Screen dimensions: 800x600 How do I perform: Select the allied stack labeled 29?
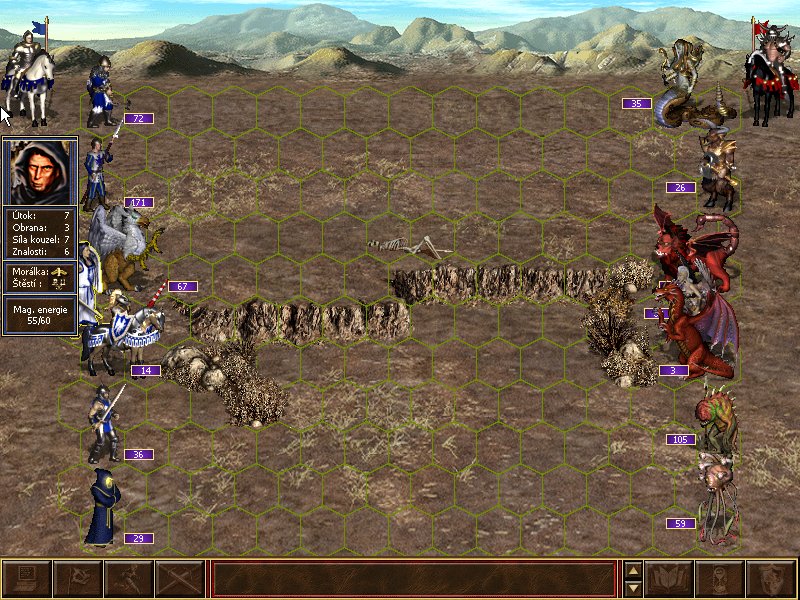coord(102,508)
